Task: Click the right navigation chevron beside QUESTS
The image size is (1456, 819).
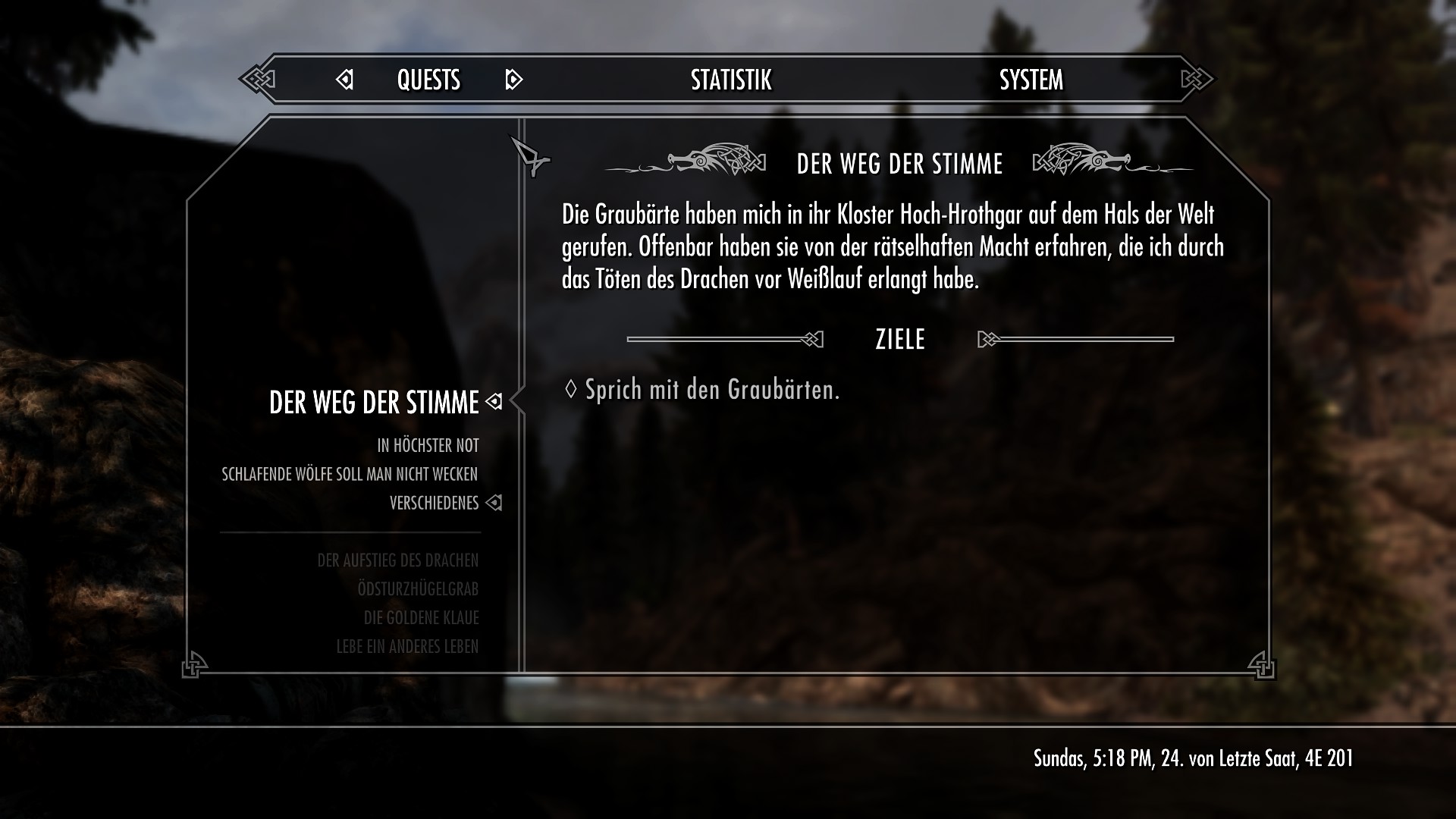Action: point(513,79)
